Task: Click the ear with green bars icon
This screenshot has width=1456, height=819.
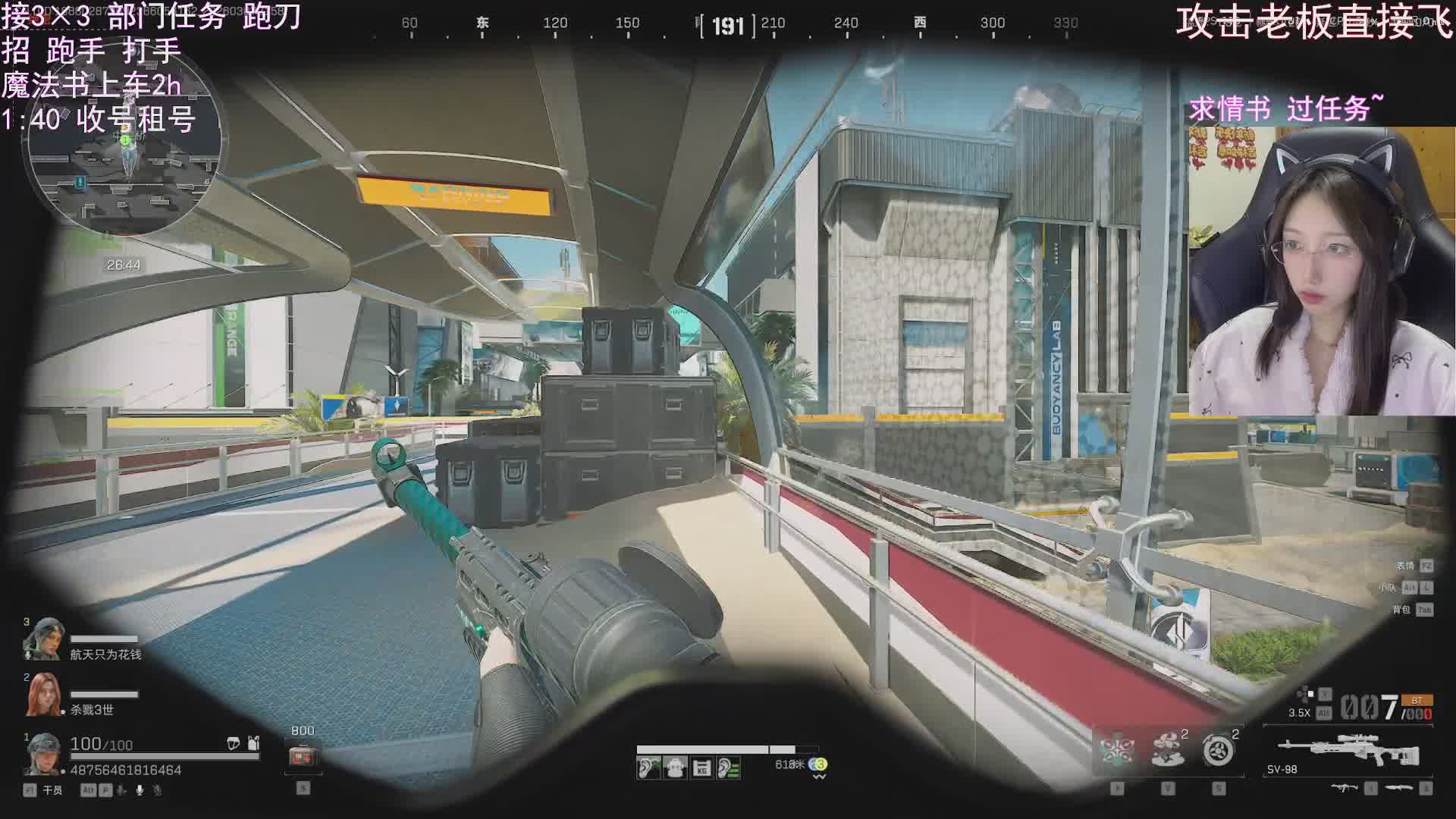Action: (728, 768)
